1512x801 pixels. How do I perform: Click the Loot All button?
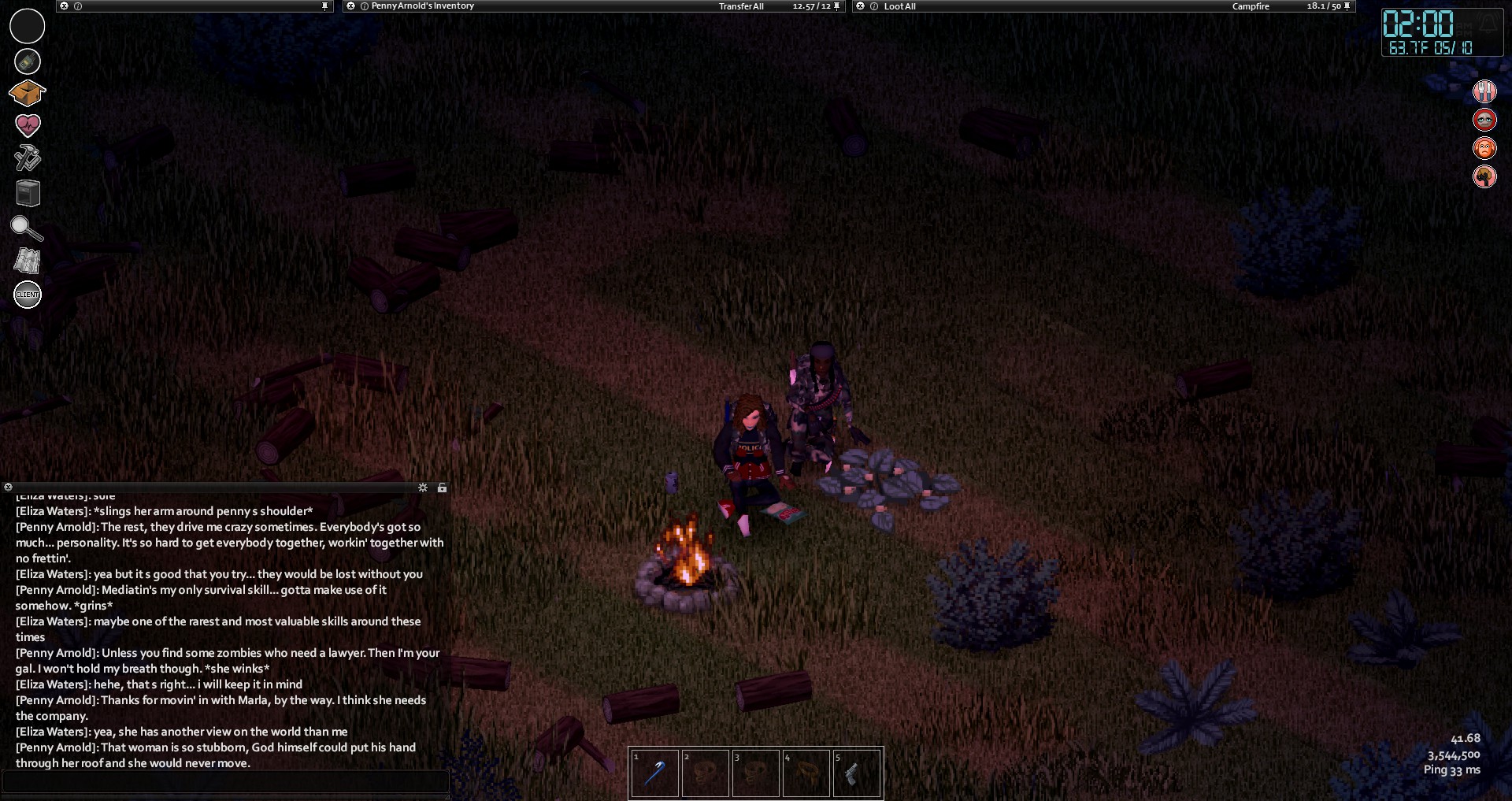[899, 6]
